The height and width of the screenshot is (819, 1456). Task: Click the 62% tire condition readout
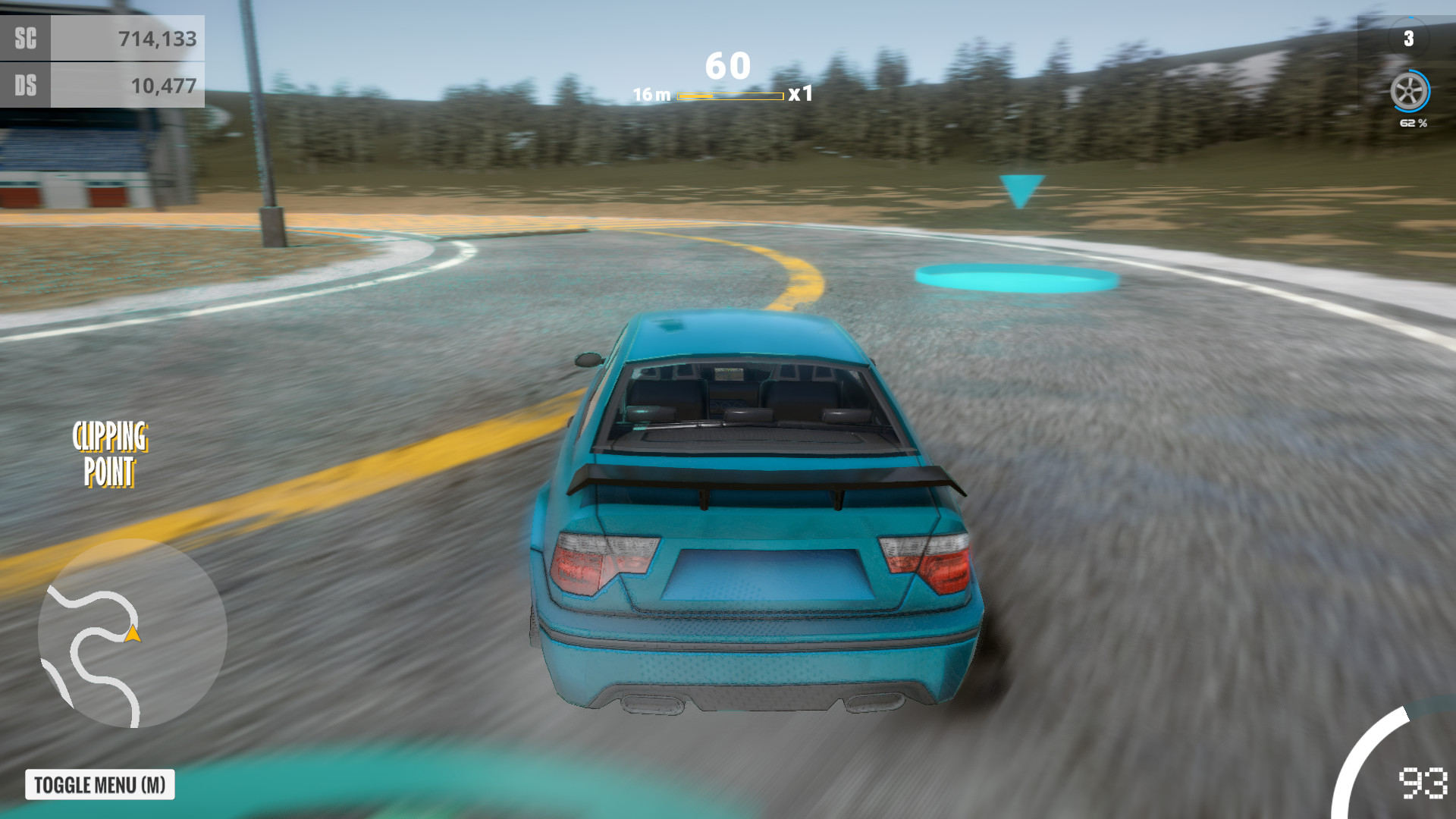[x=1412, y=123]
